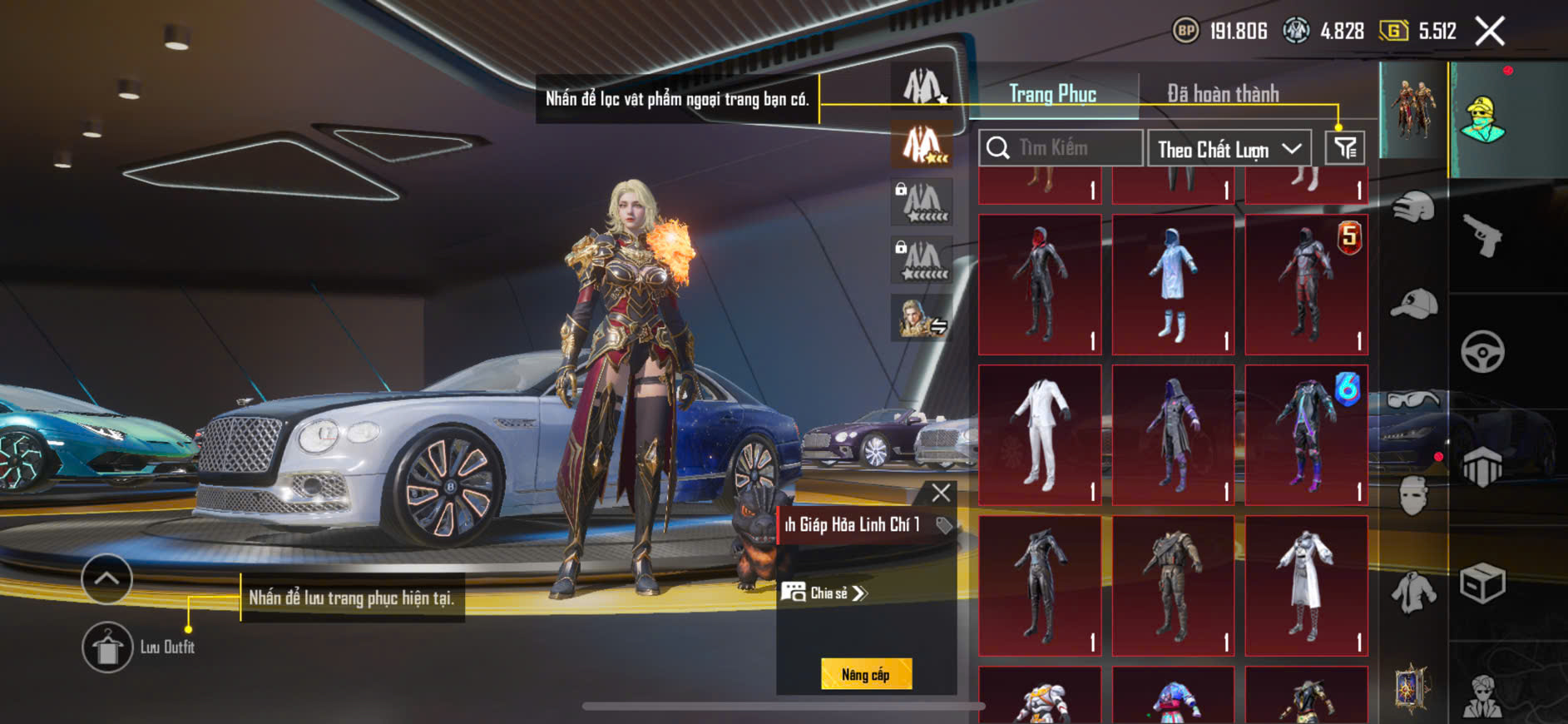Save current look with Lưu Outfit

point(107,647)
